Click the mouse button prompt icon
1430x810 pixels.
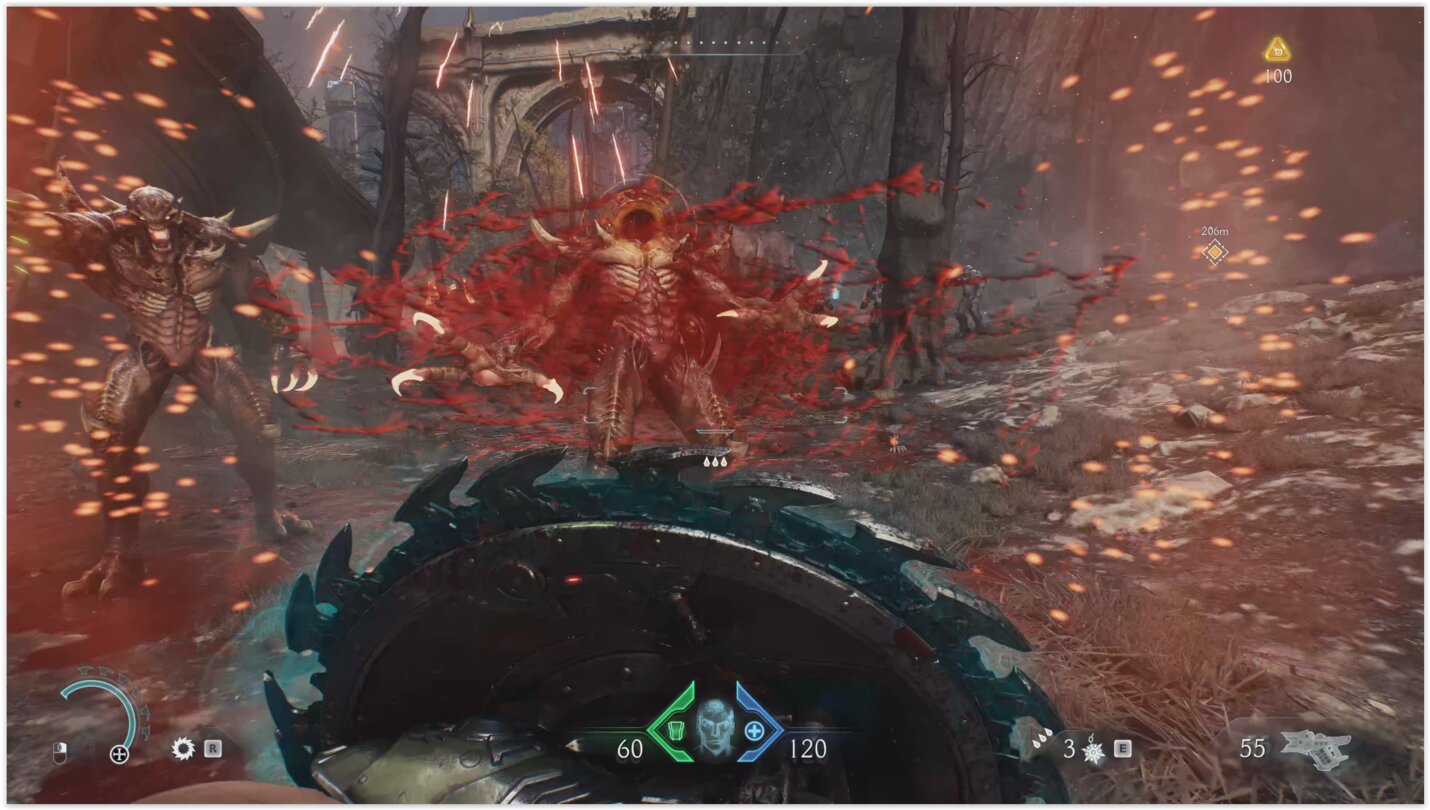(60, 752)
